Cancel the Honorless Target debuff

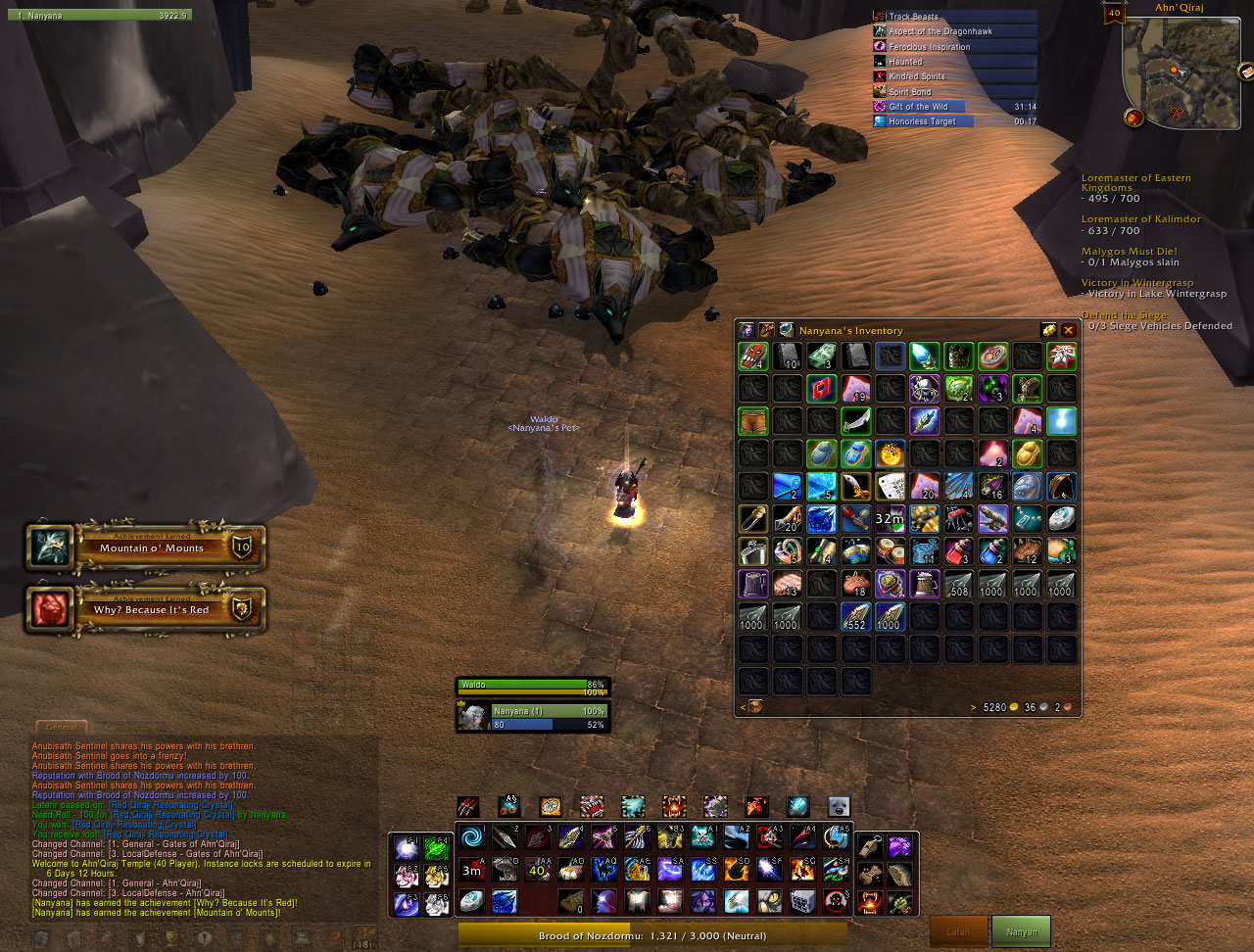pos(879,121)
